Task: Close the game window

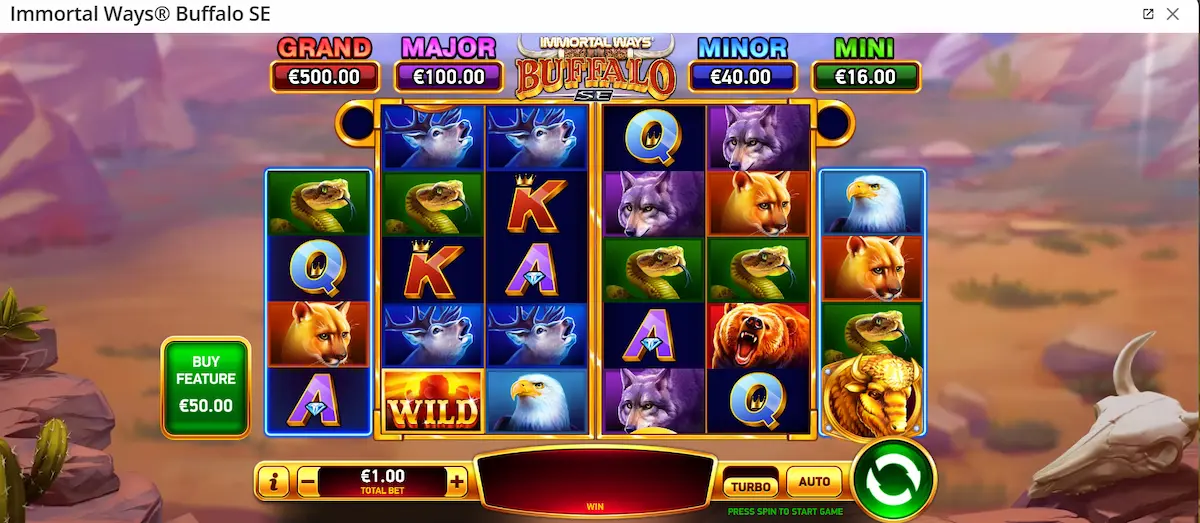Action: tap(1173, 14)
